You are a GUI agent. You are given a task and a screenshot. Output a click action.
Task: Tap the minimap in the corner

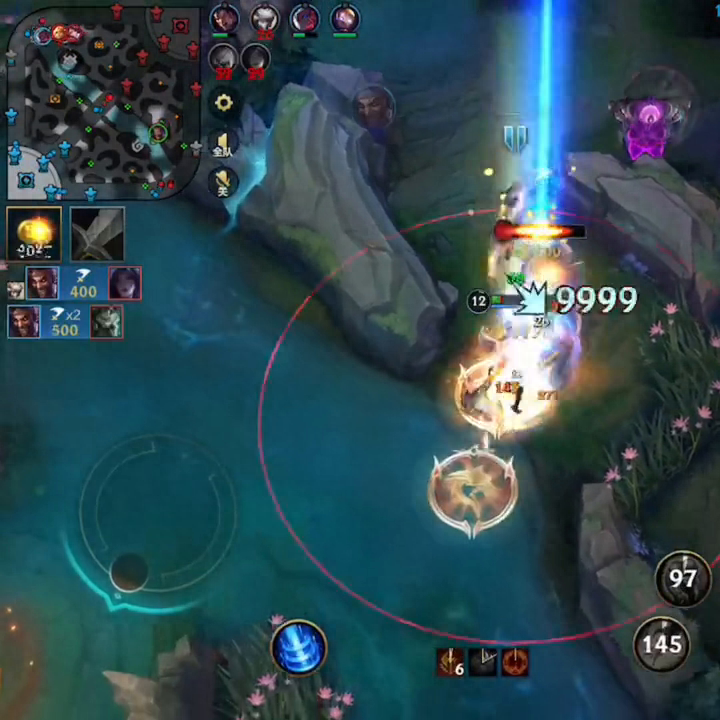[x=100, y=98]
